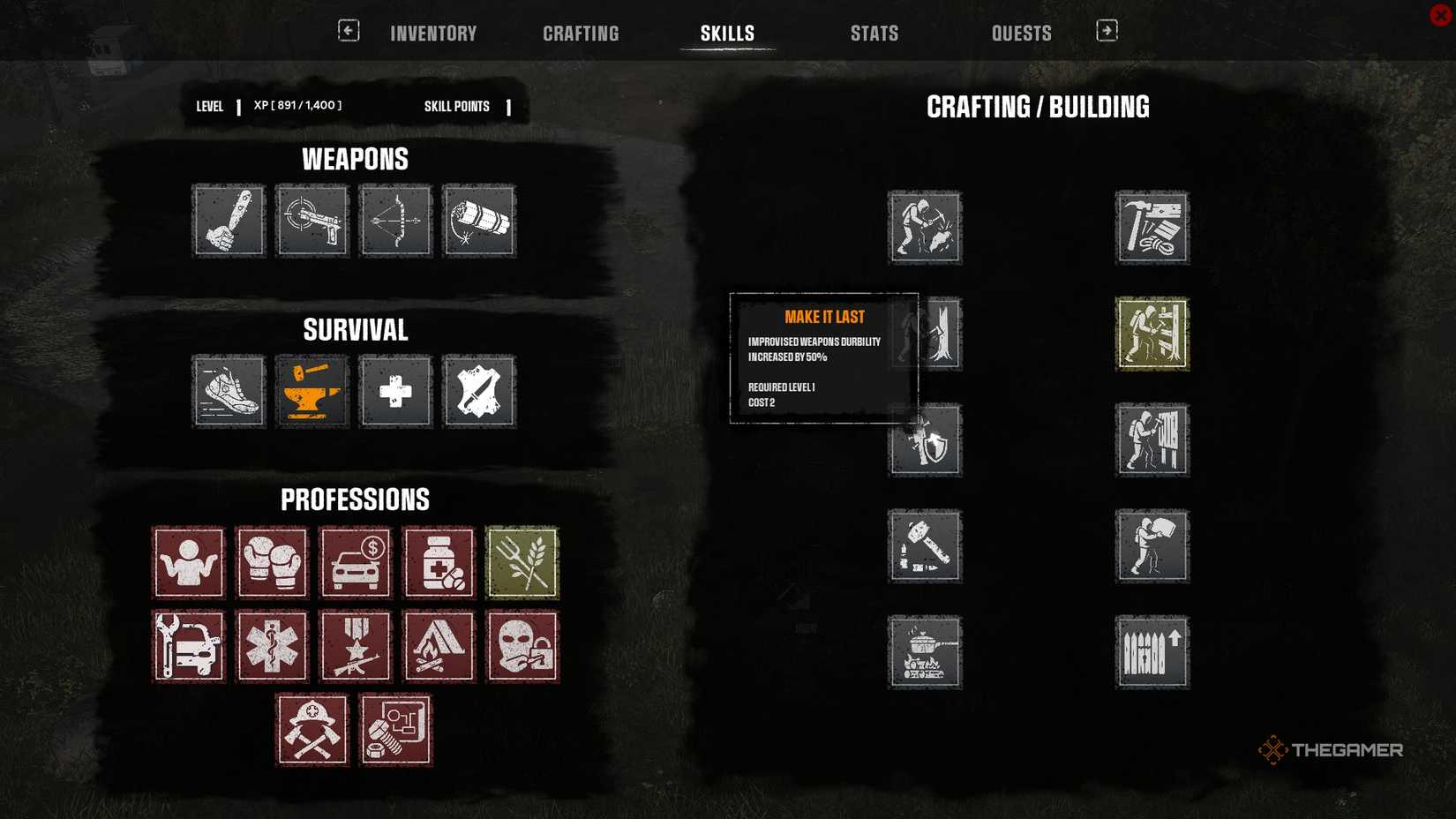Select the firearms skill icon under Weapons

tap(311, 221)
